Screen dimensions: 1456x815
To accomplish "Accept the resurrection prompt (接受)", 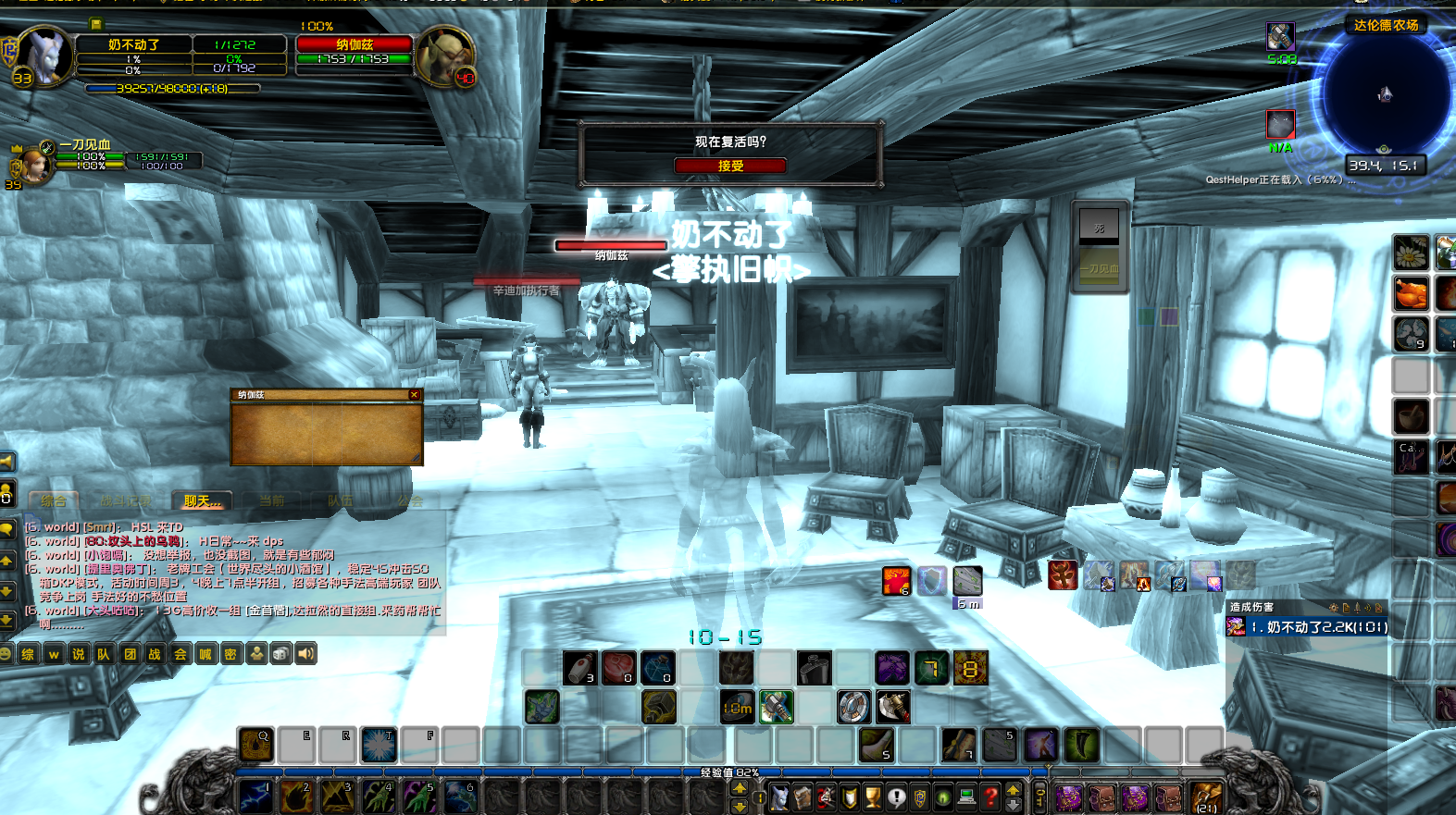I will point(729,166).
